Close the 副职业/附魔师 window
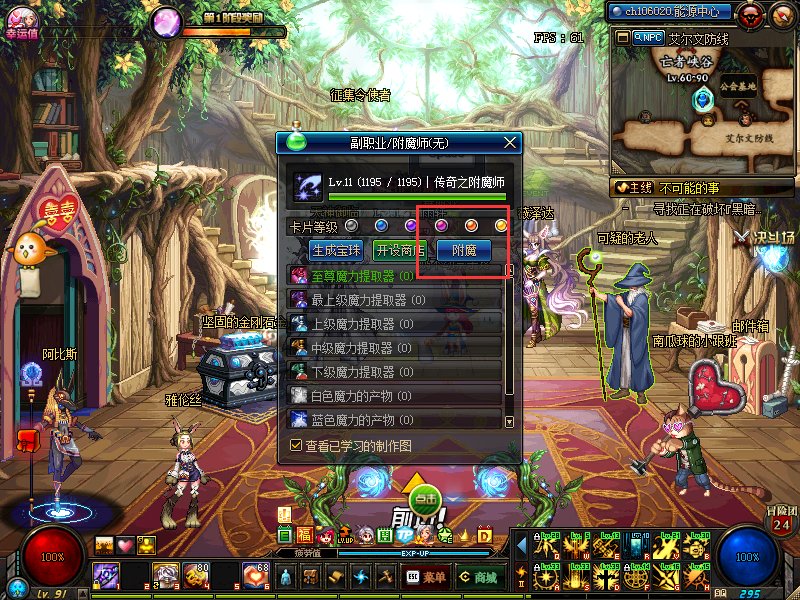The width and height of the screenshot is (800, 600). (511, 143)
